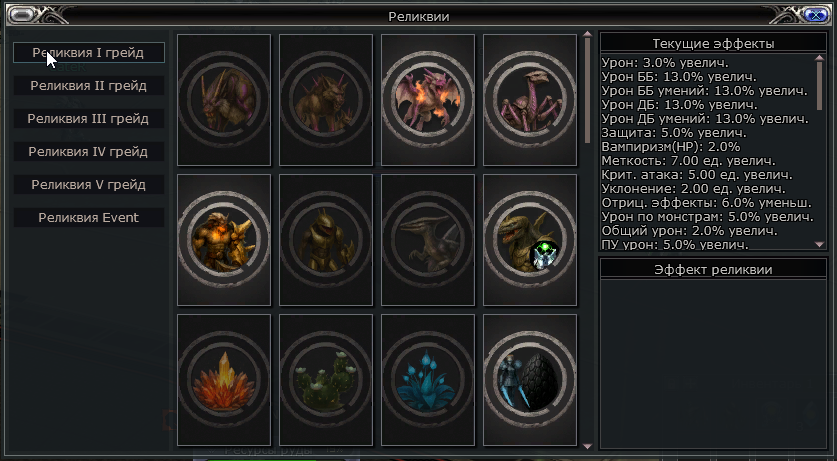Choose the green cactus plant relic
Viewport: 837px width, 461px height.
[x=326, y=380]
